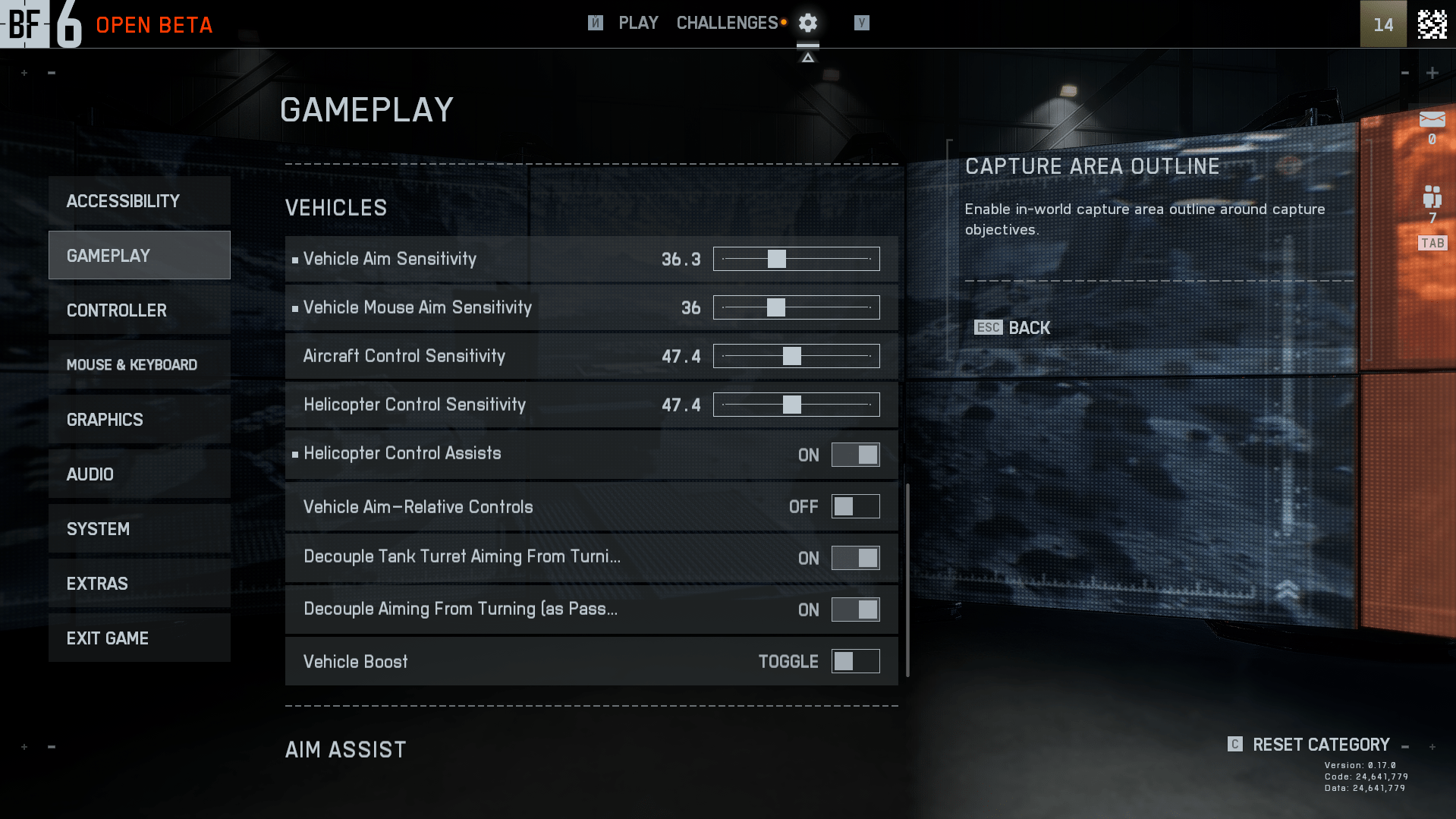The height and width of the screenshot is (819, 1456).
Task: Open Mouse & Keyboard settings
Action: point(139,365)
